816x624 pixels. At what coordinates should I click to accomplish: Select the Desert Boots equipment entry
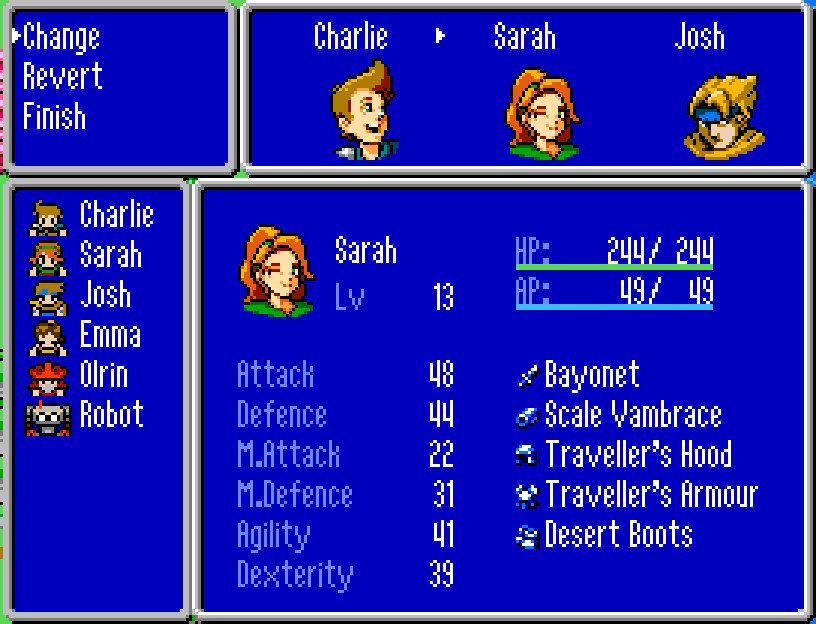coord(618,535)
